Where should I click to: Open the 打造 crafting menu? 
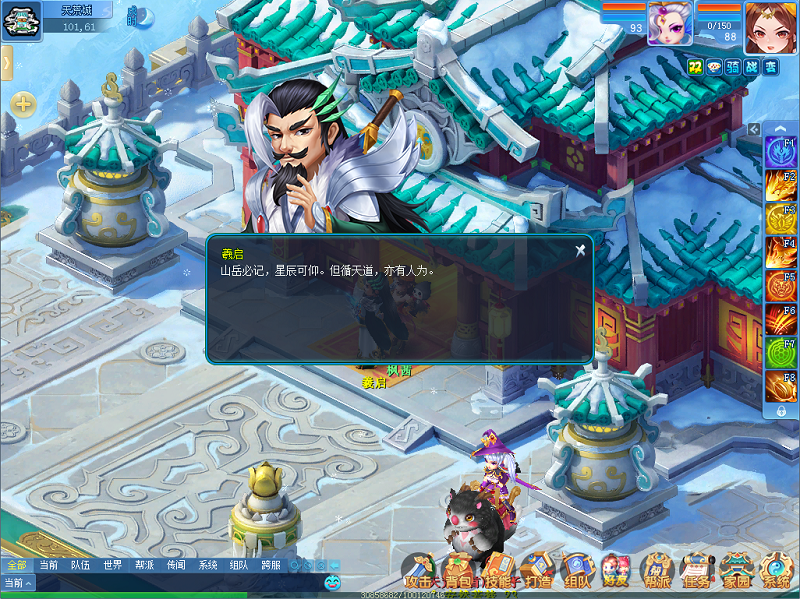pos(538,572)
